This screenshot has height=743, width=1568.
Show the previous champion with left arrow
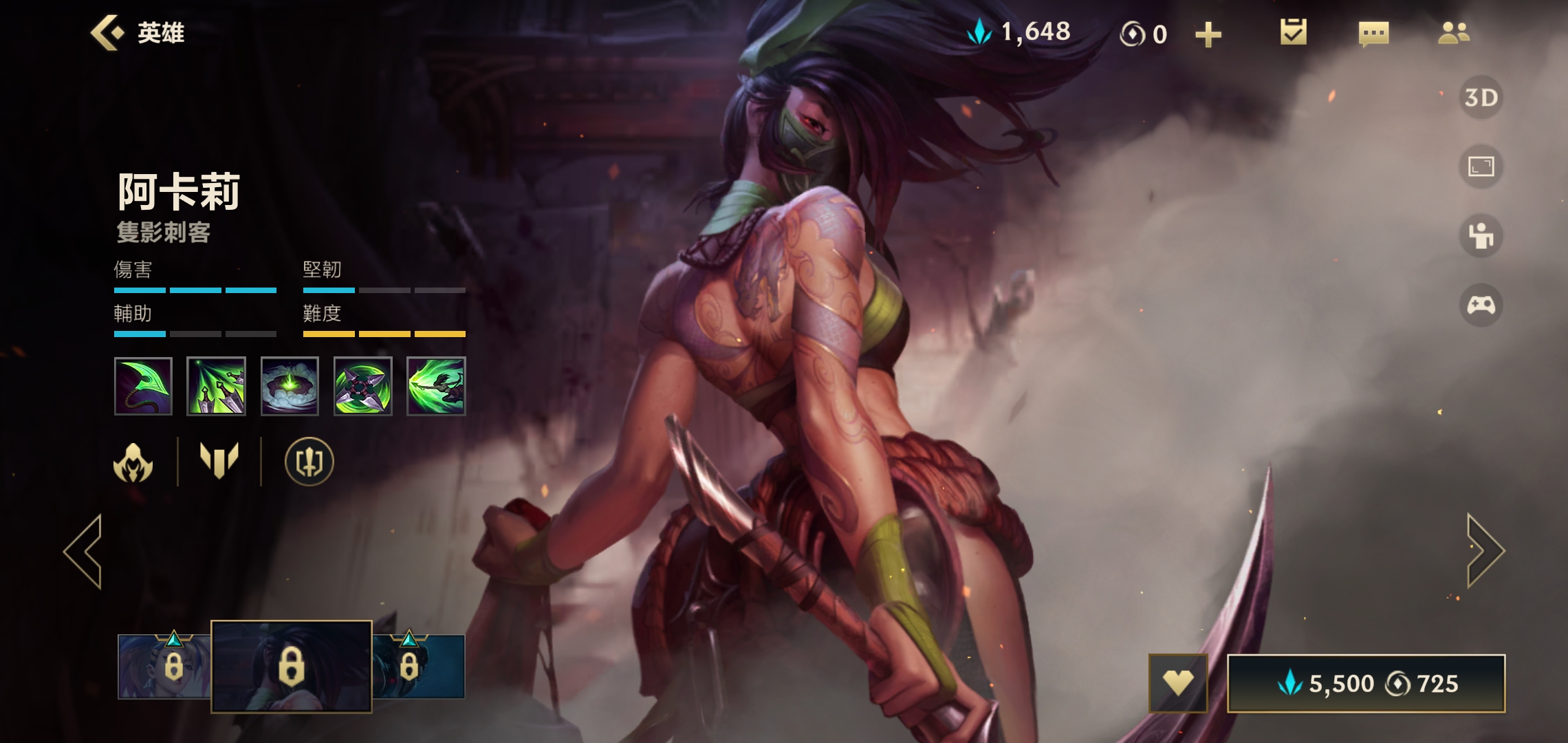(x=83, y=550)
